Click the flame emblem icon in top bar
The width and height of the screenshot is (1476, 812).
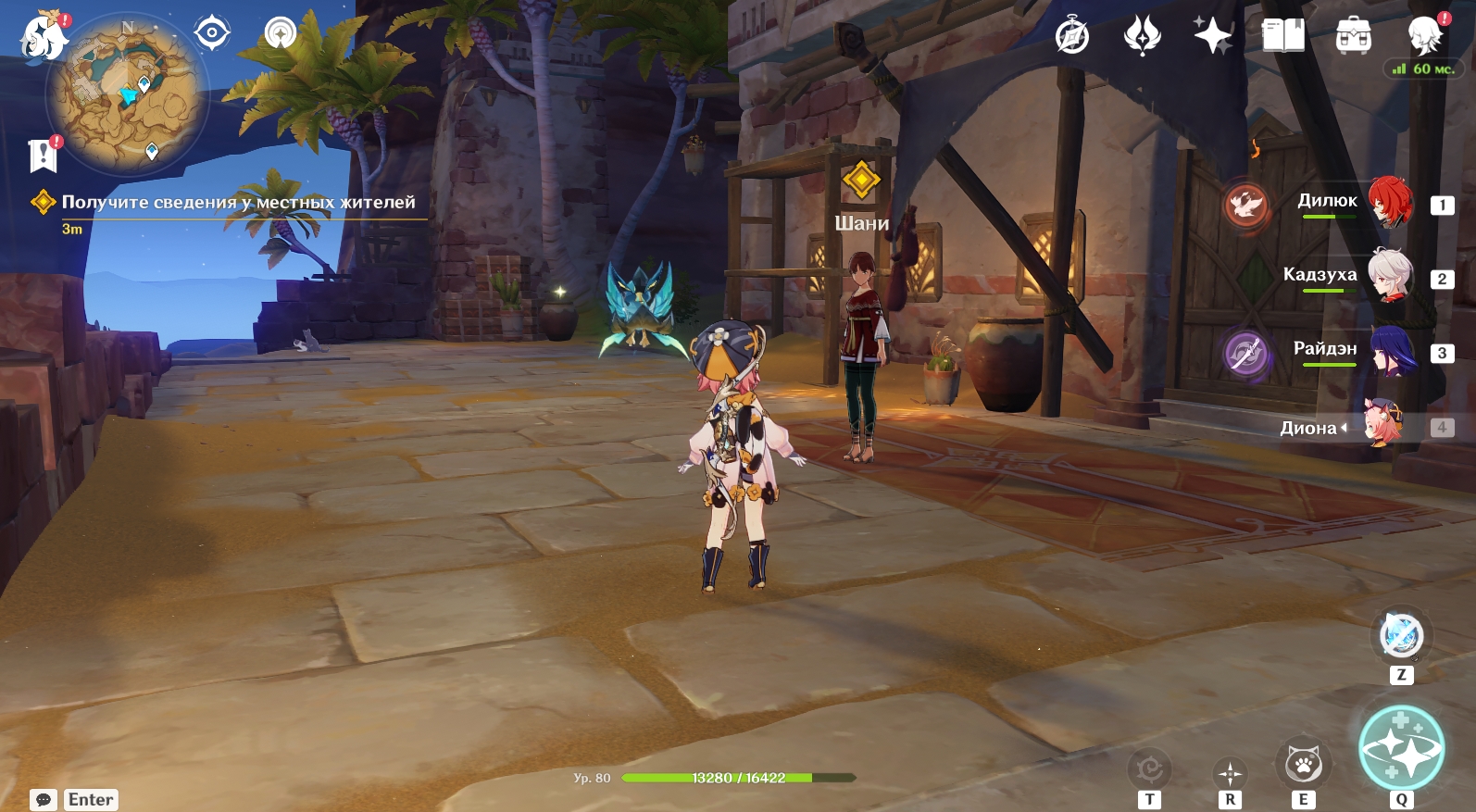1142,36
